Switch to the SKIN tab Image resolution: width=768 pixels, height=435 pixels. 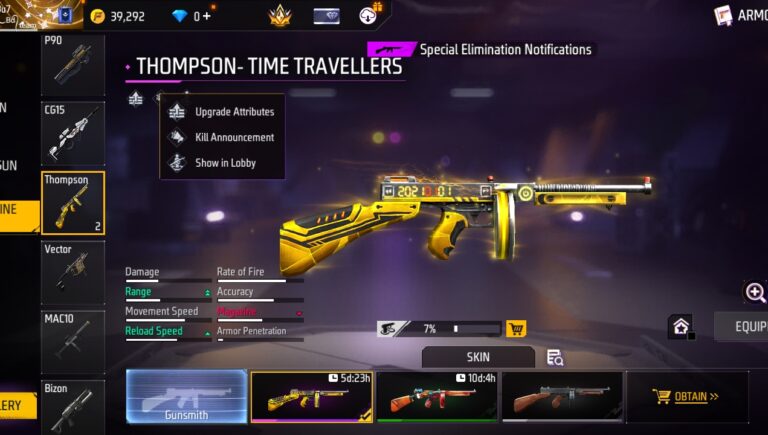pos(478,357)
